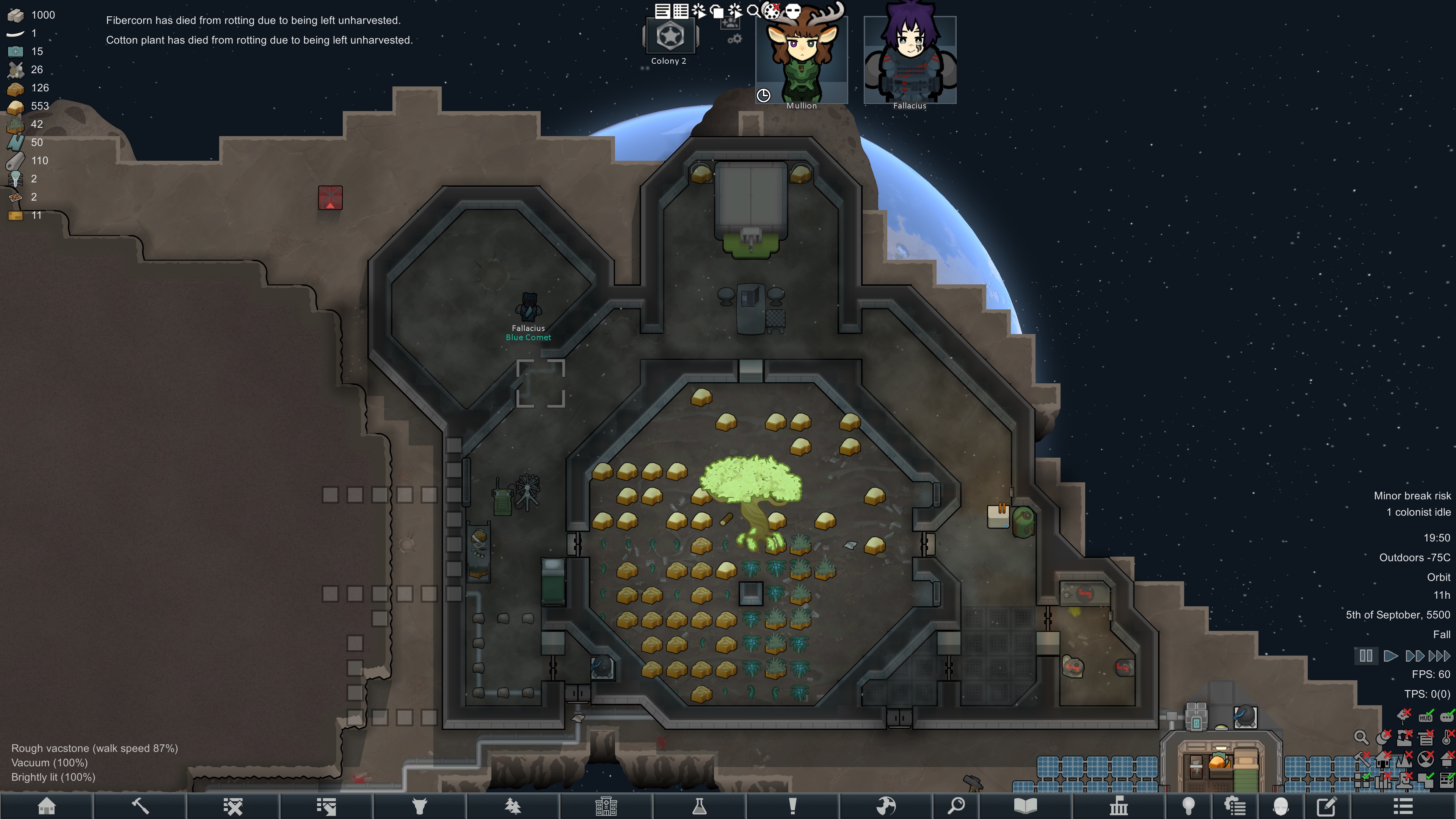The height and width of the screenshot is (819, 1456).
Task: Toggle the HUD visibility button
Action: pos(1426,717)
